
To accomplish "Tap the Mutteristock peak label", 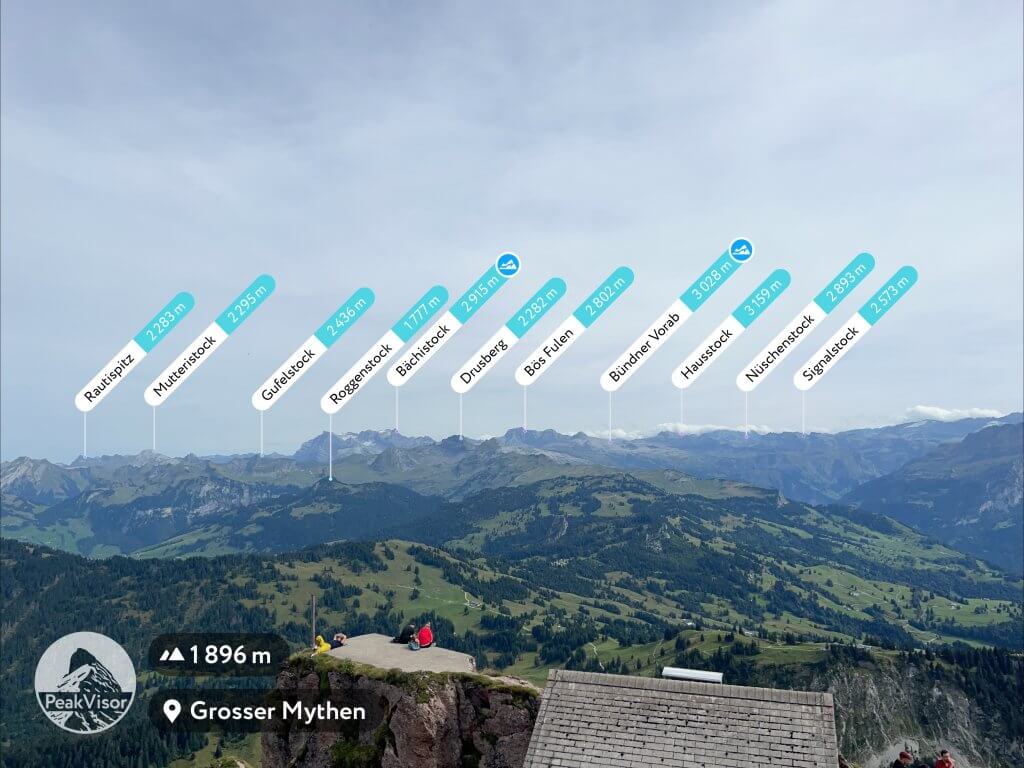I will 208,341.
